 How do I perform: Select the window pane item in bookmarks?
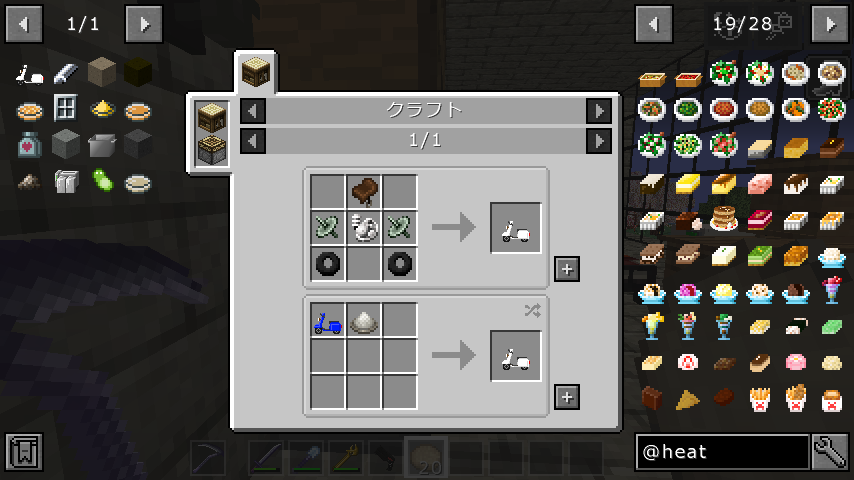(x=66, y=109)
